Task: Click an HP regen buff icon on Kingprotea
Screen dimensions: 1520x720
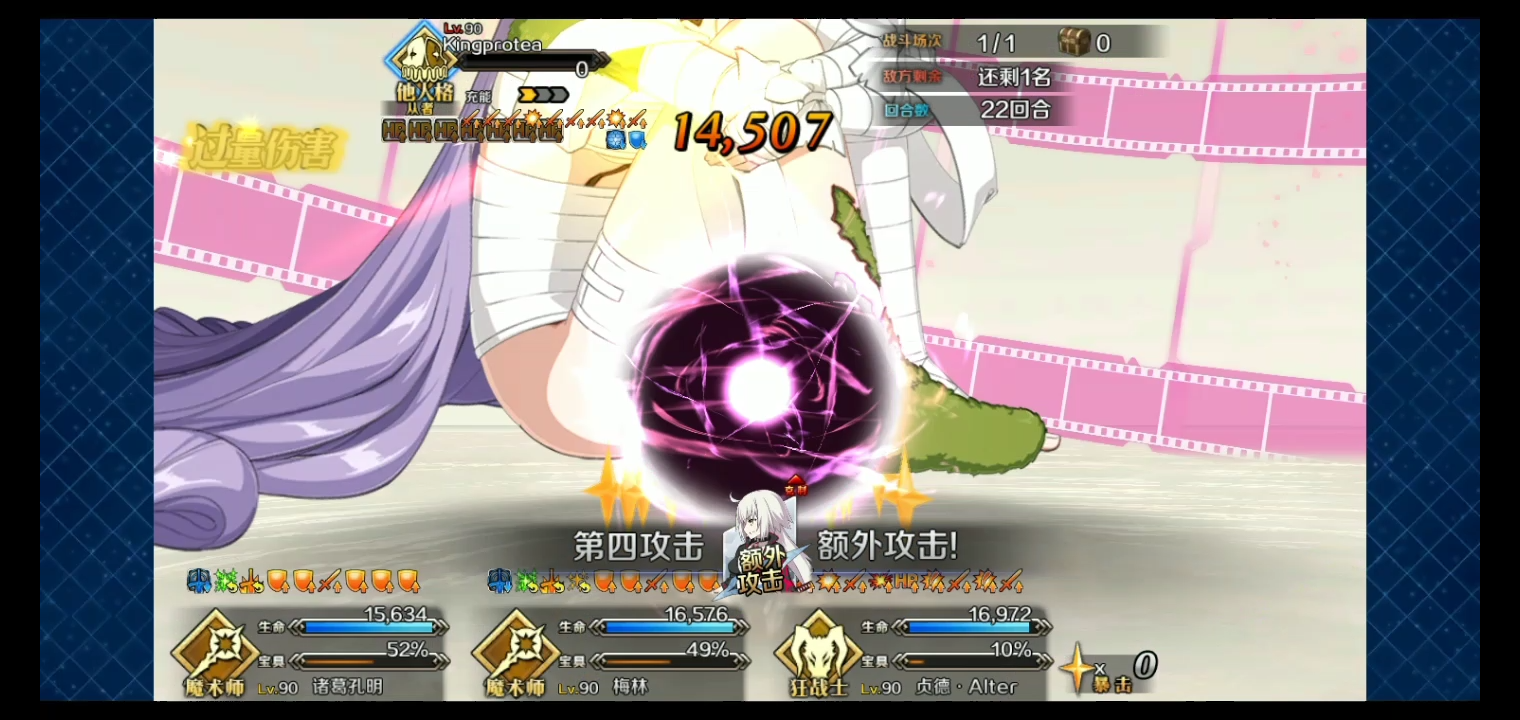Action: (392, 131)
